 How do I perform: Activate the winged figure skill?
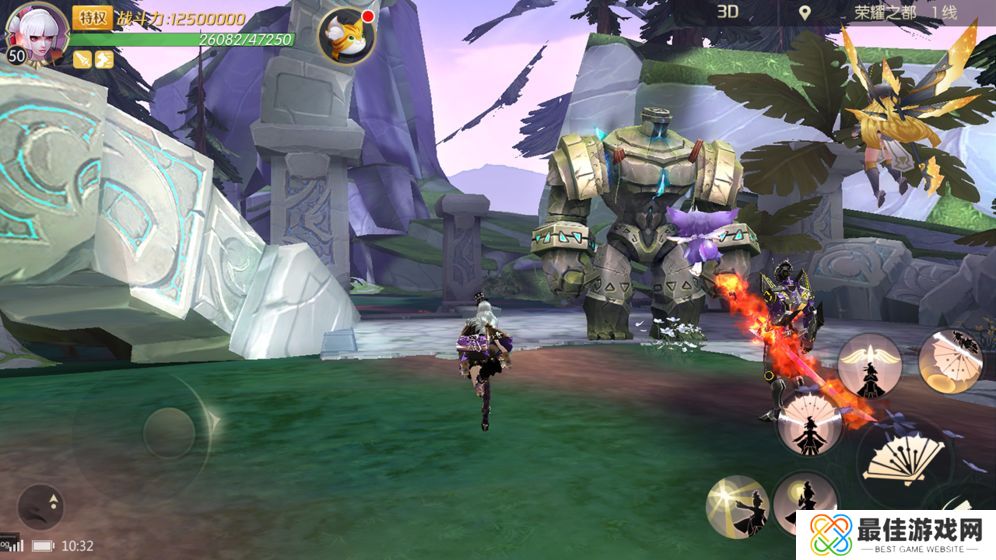pyautogui.click(x=869, y=366)
